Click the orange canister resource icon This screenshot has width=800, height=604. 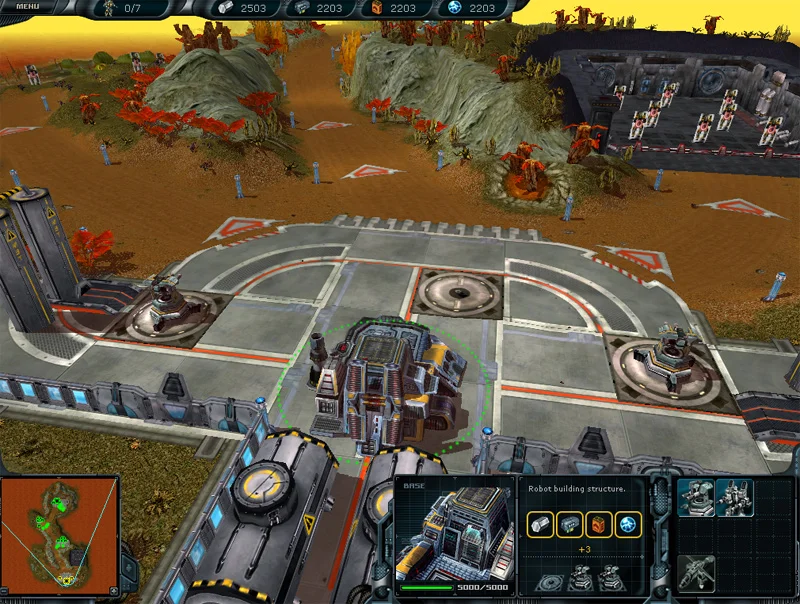[599, 522]
